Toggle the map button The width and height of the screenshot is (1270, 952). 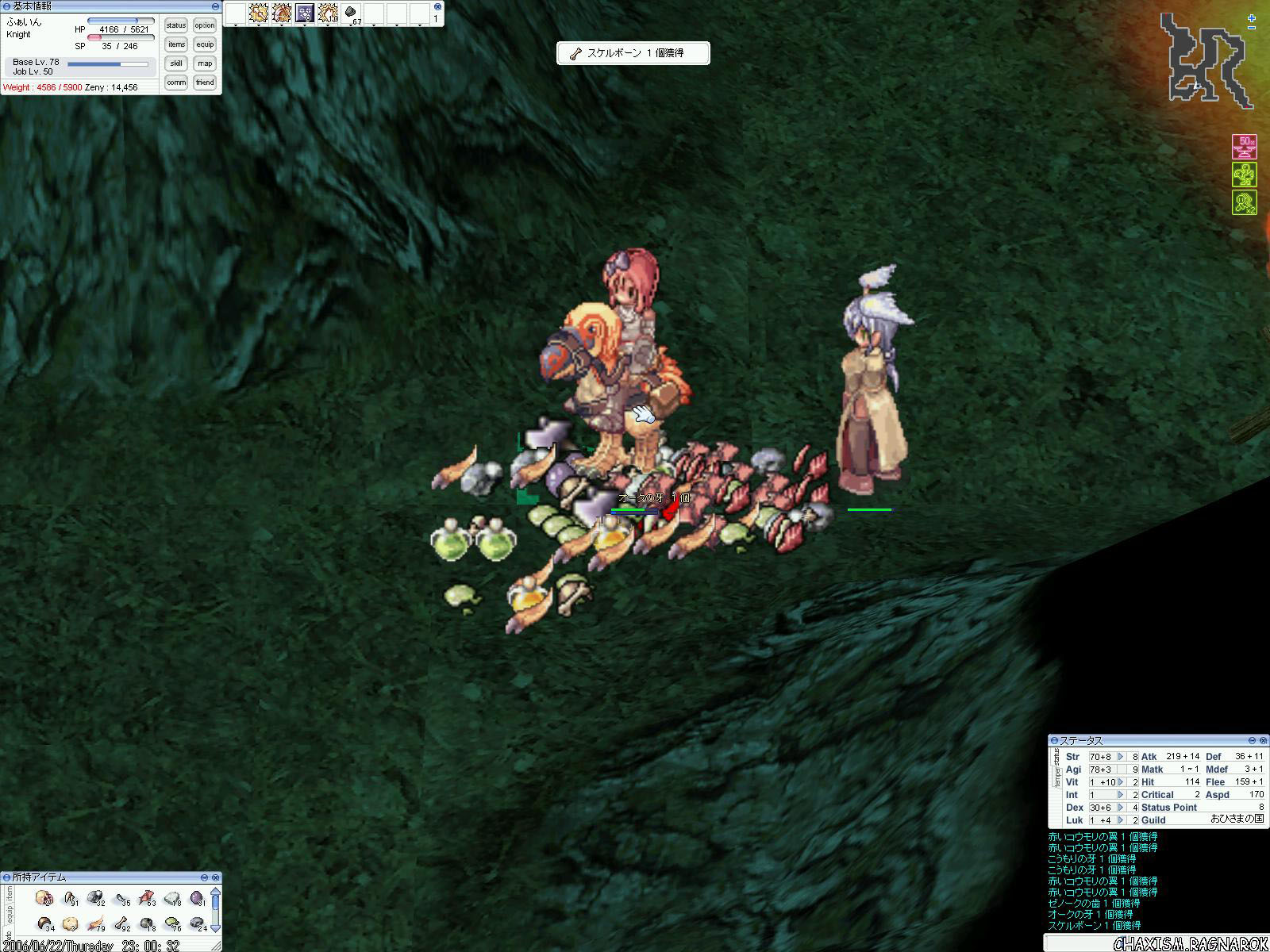coord(205,63)
